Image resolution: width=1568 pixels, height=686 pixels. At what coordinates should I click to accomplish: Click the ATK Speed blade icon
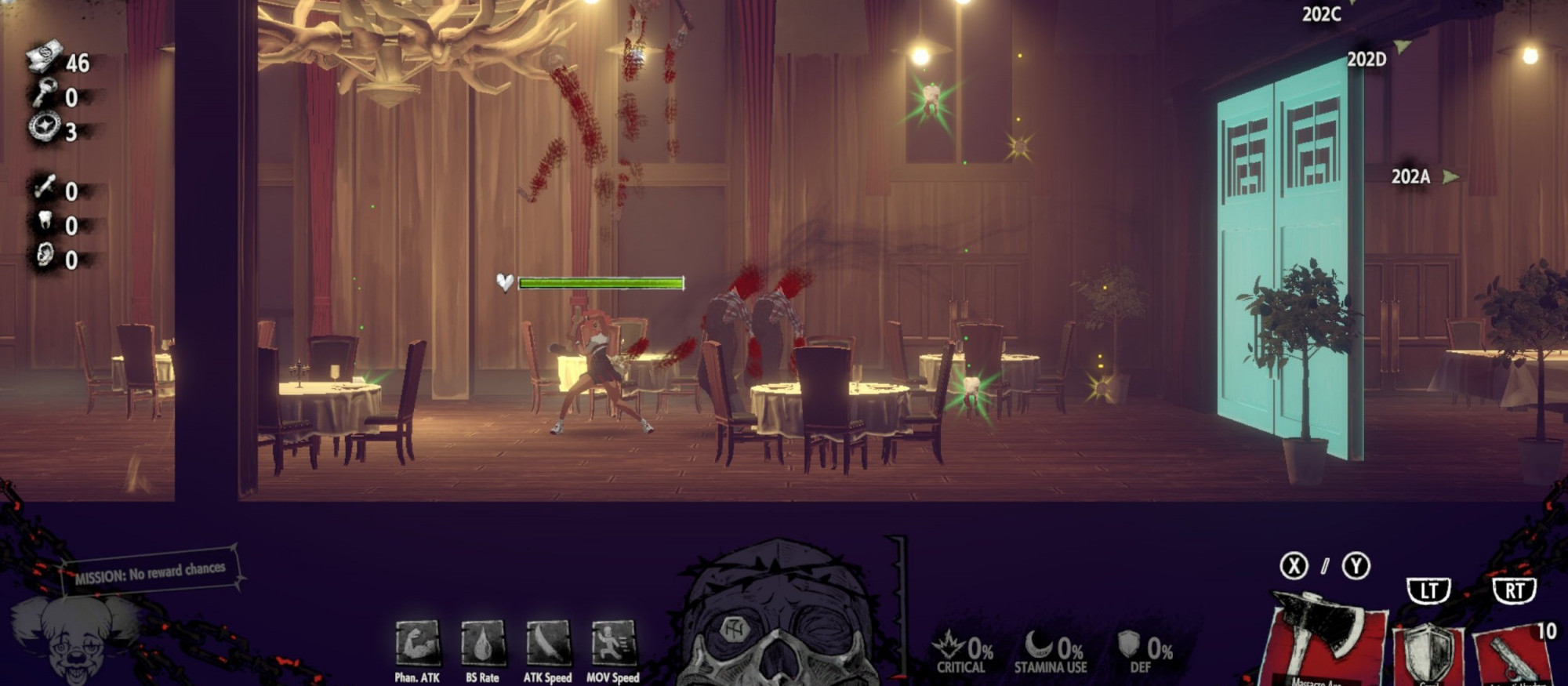[547, 644]
